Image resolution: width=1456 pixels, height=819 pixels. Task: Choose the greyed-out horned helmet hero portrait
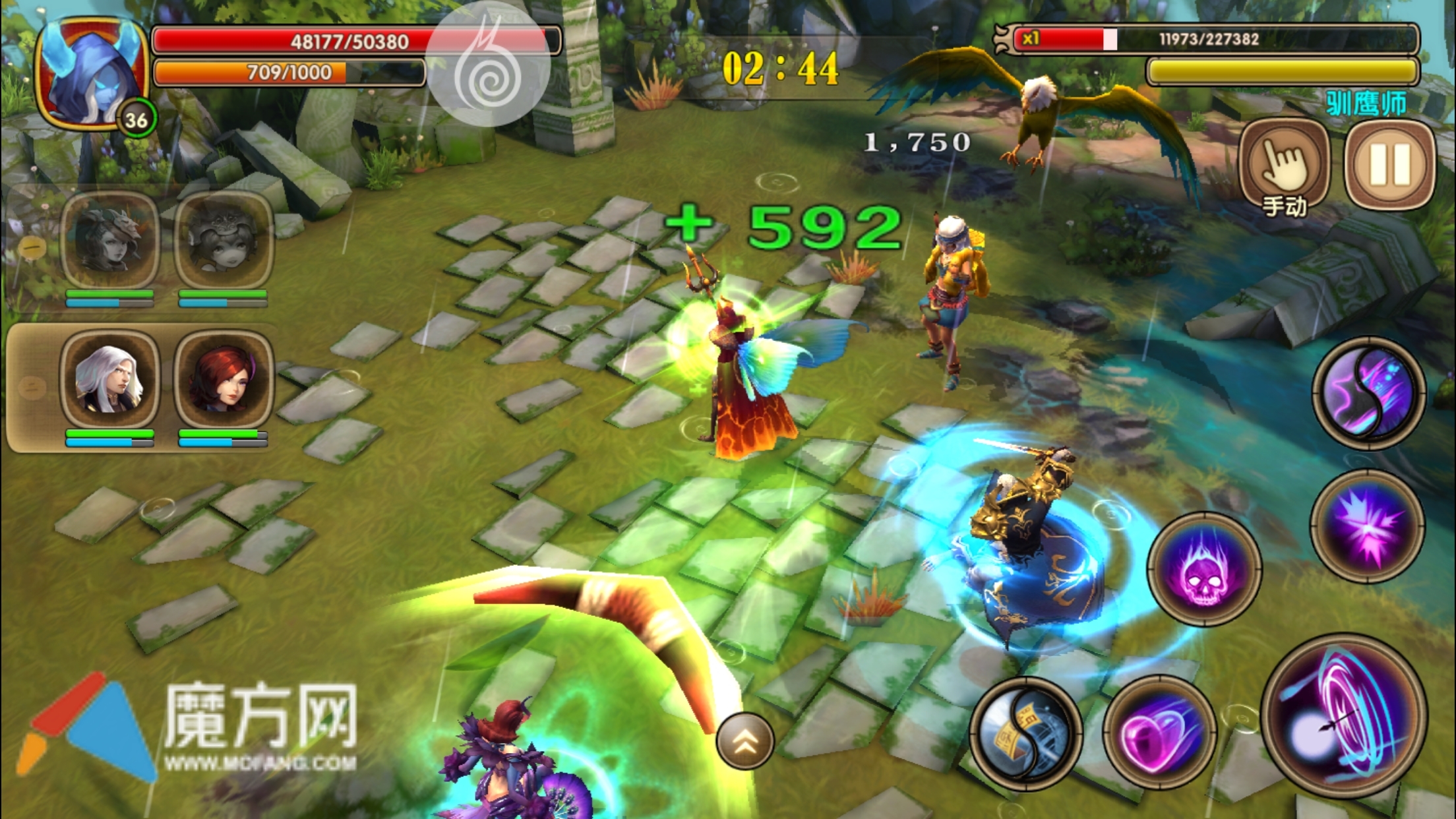point(109,241)
